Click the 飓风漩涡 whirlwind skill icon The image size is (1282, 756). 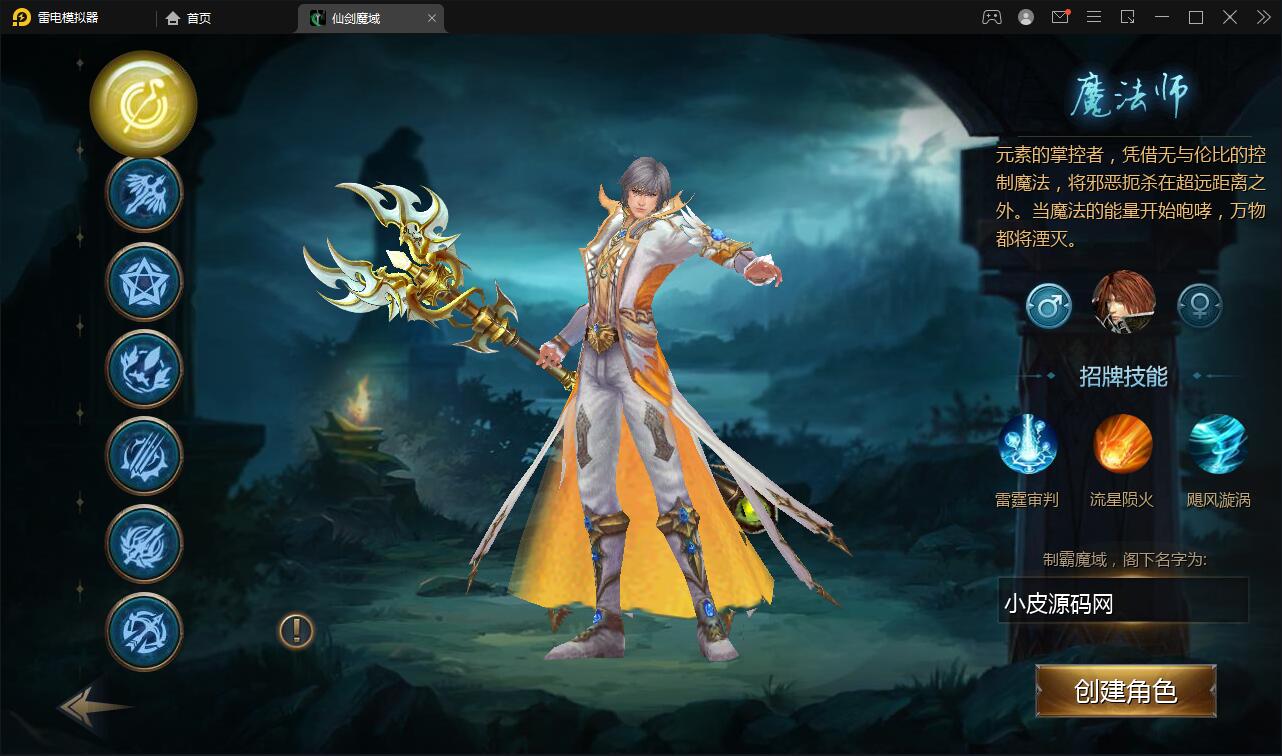point(1217,443)
